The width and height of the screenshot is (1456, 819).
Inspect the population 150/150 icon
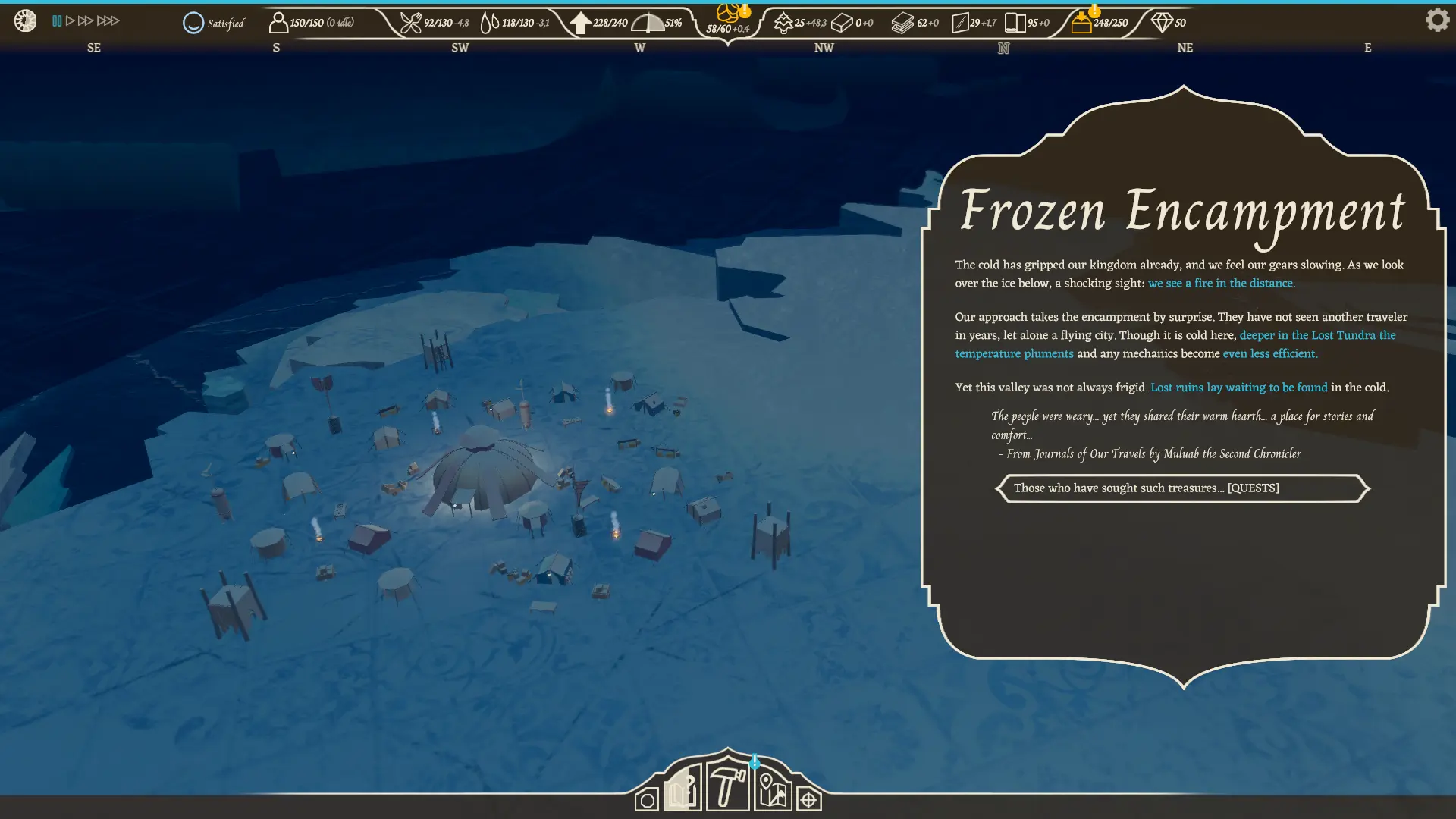click(278, 23)
